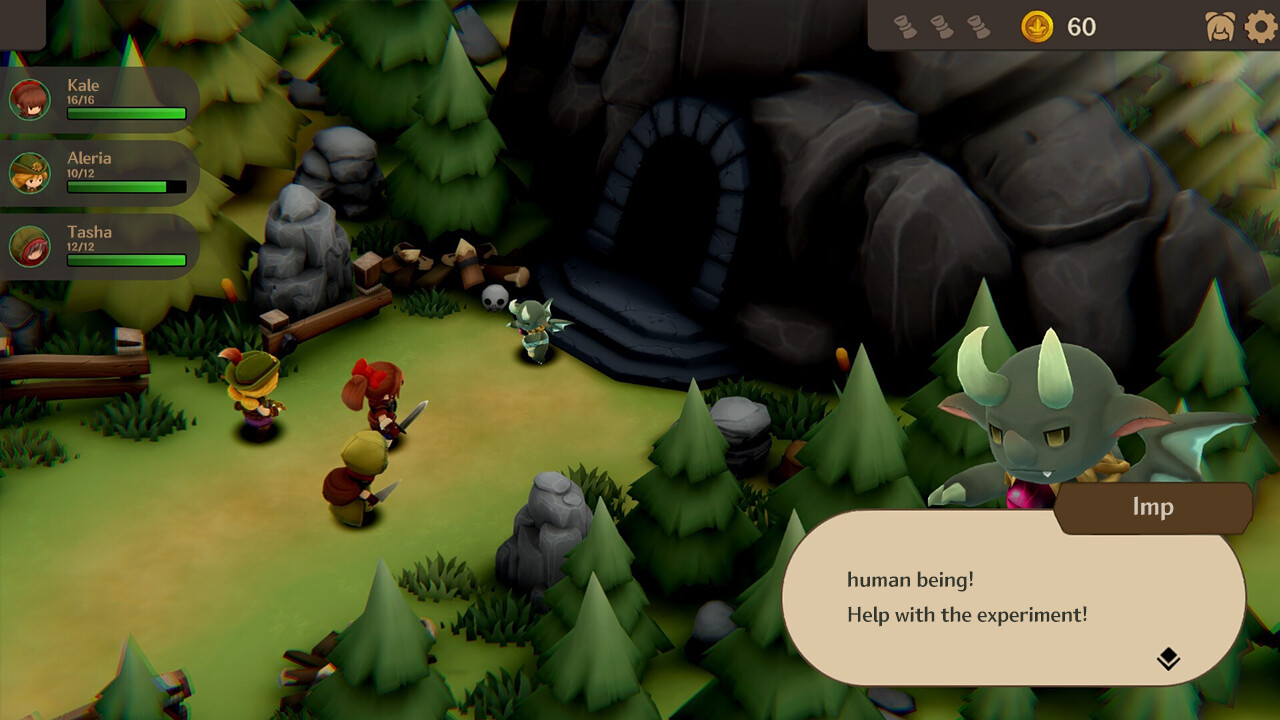Image resolution: width=1280 pixels, height=720 pixels.
Task: Select the coin counter showing 60
Action: [1062, 27]
